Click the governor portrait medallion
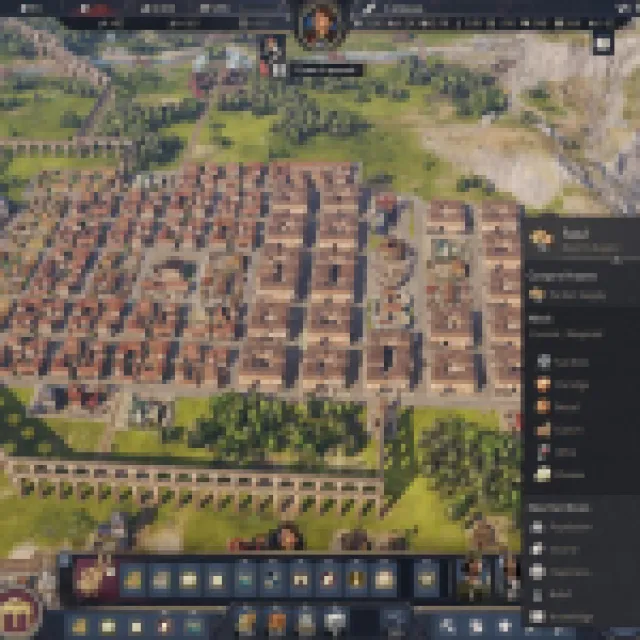 (320, 24)
